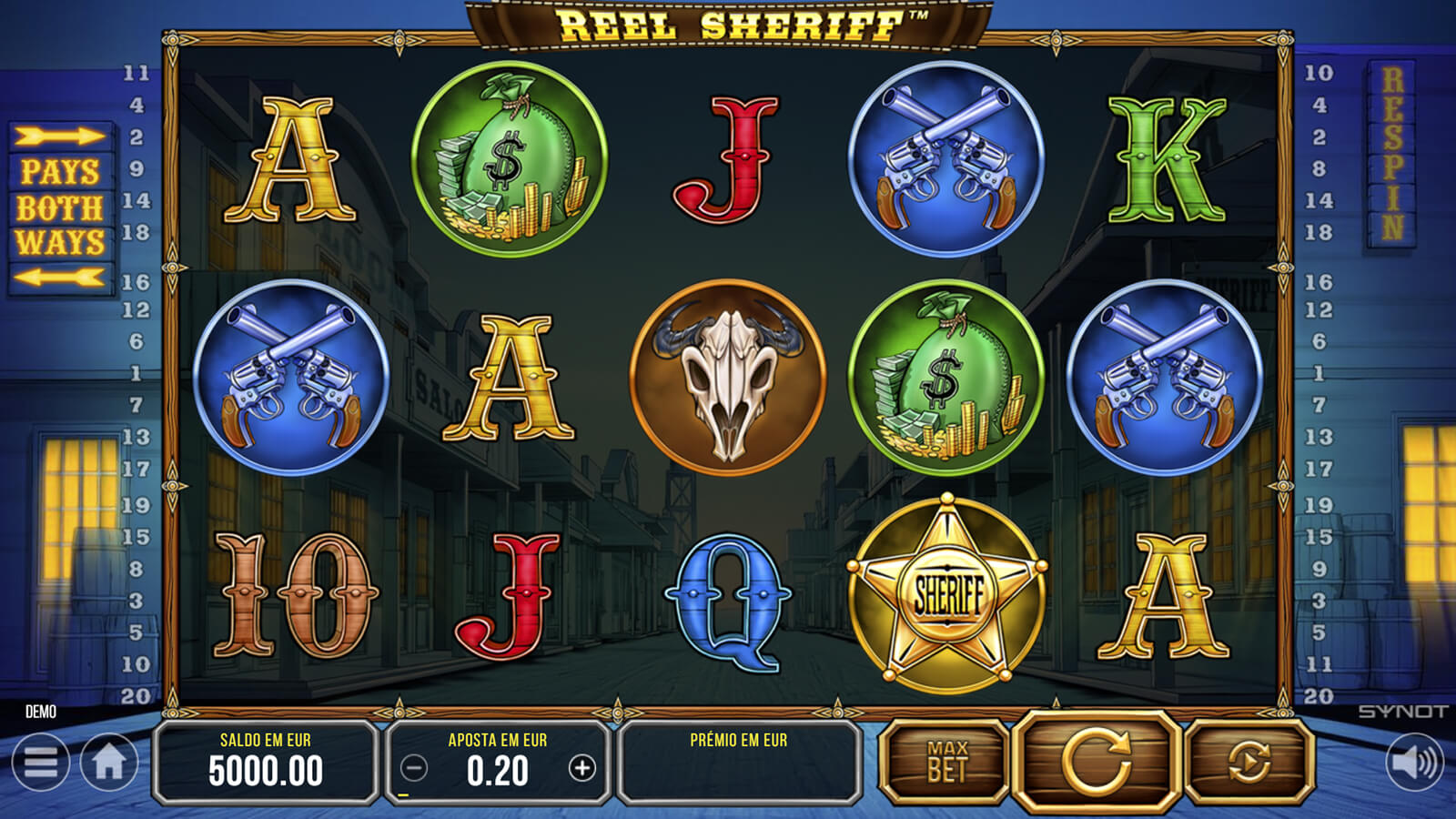Decrease the bet with the minus button
The height and width of the screenshot is (819, 1456).
[414, 769]
